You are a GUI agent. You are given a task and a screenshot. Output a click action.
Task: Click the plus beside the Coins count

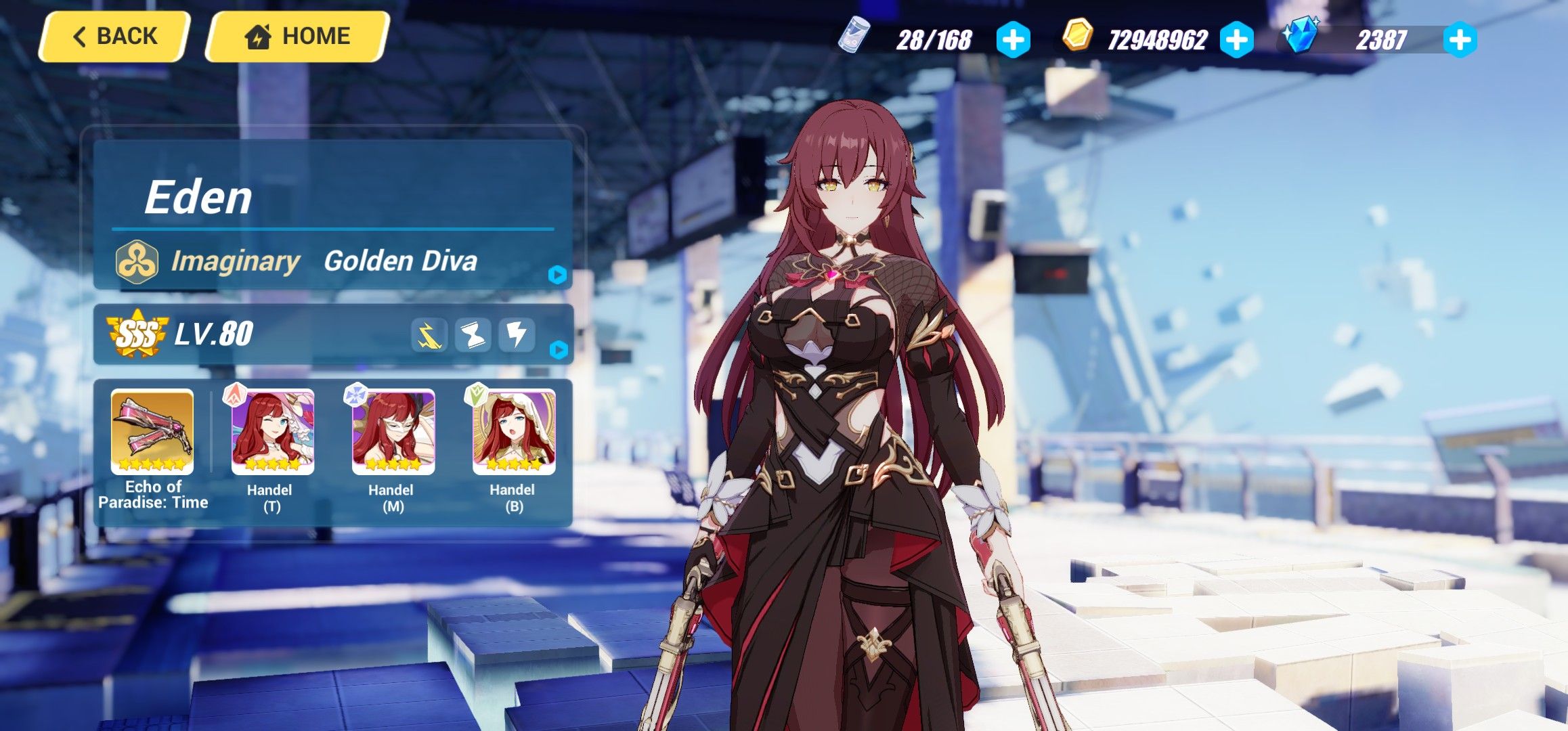pyautogui.click(x=1236, y=39)
